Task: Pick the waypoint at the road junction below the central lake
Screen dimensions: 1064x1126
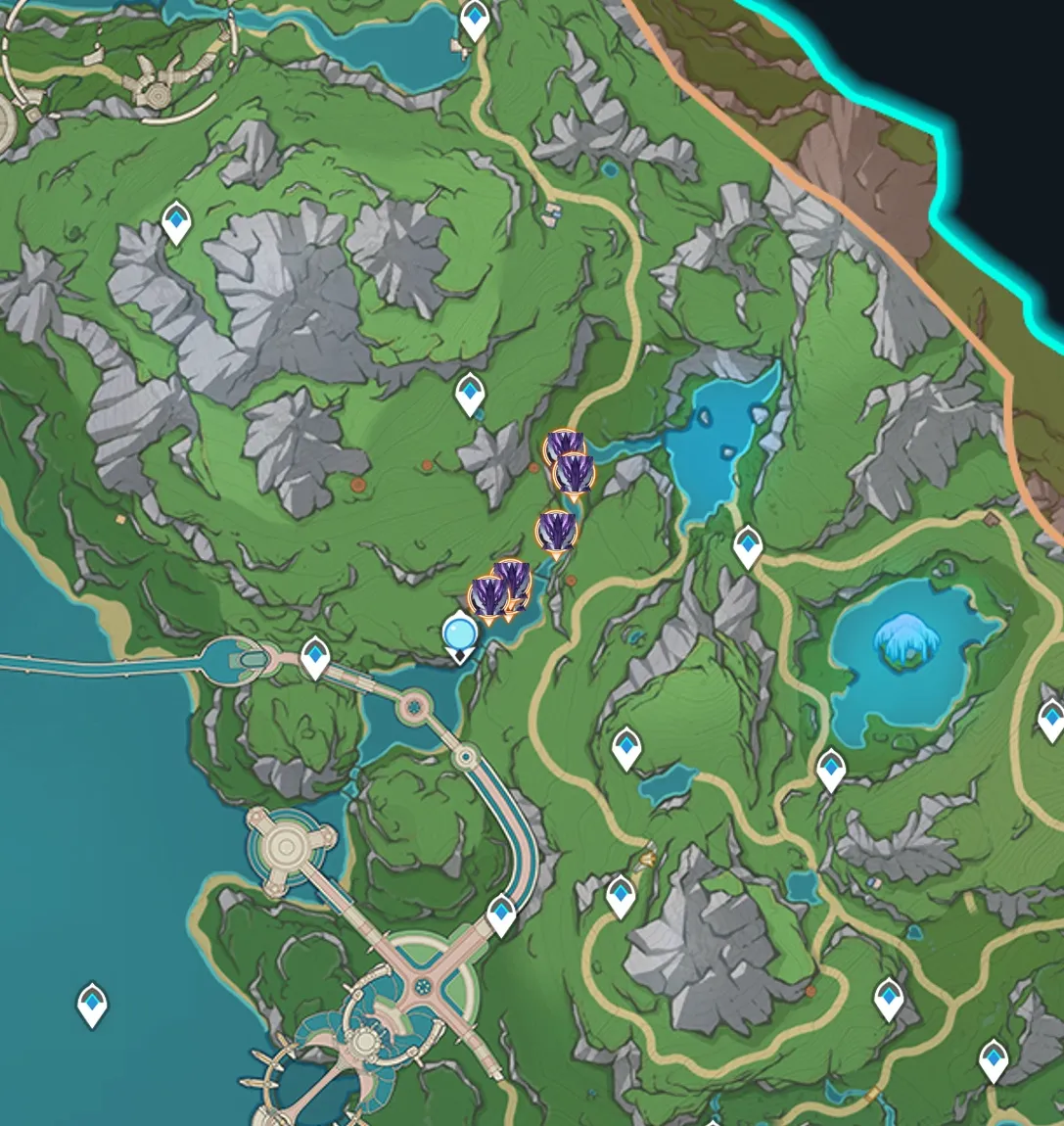Action: coord(748,545)
